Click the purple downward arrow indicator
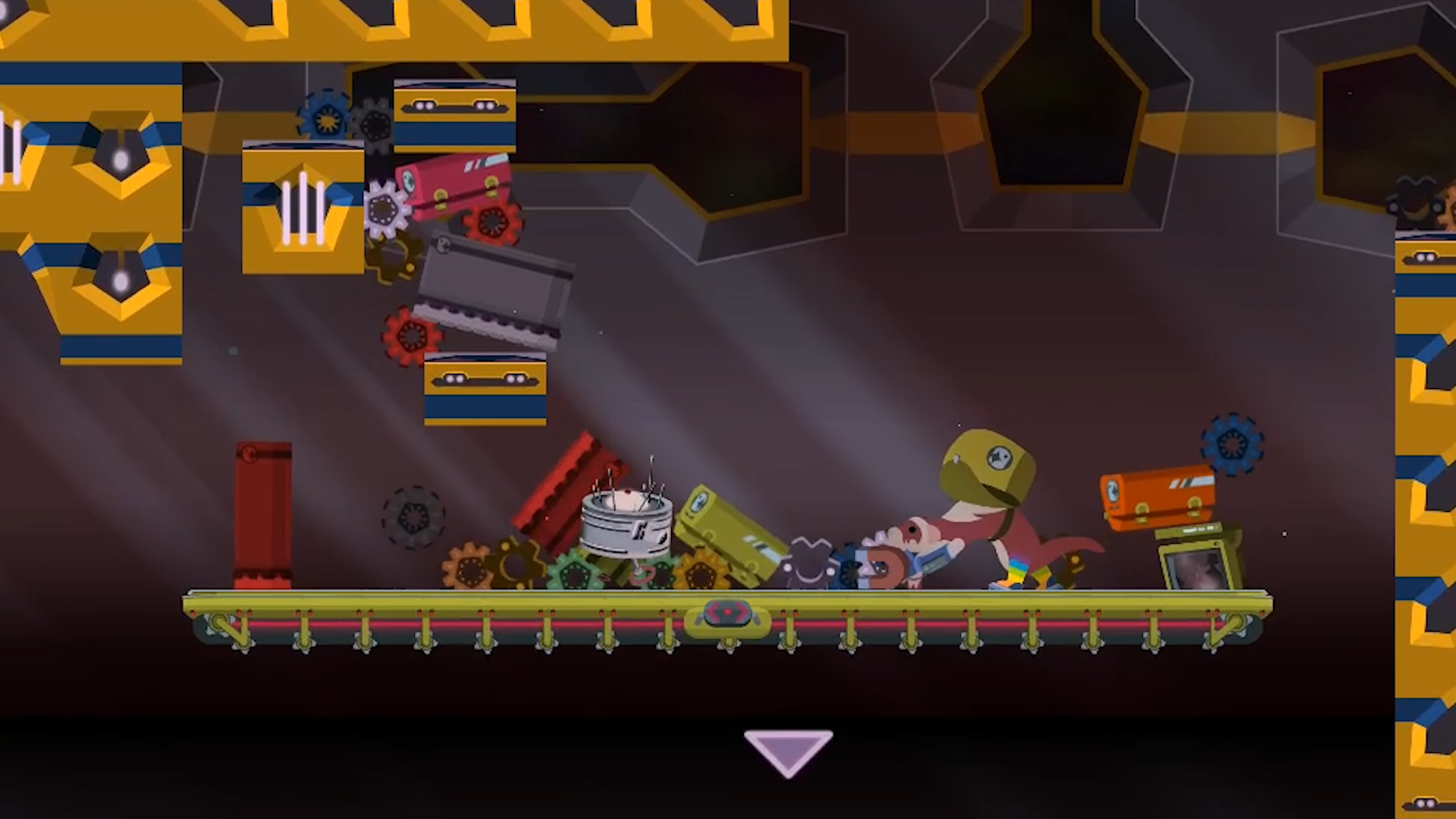The height and width of the screenshot is (819, 1456). click(x=788, y=750)
